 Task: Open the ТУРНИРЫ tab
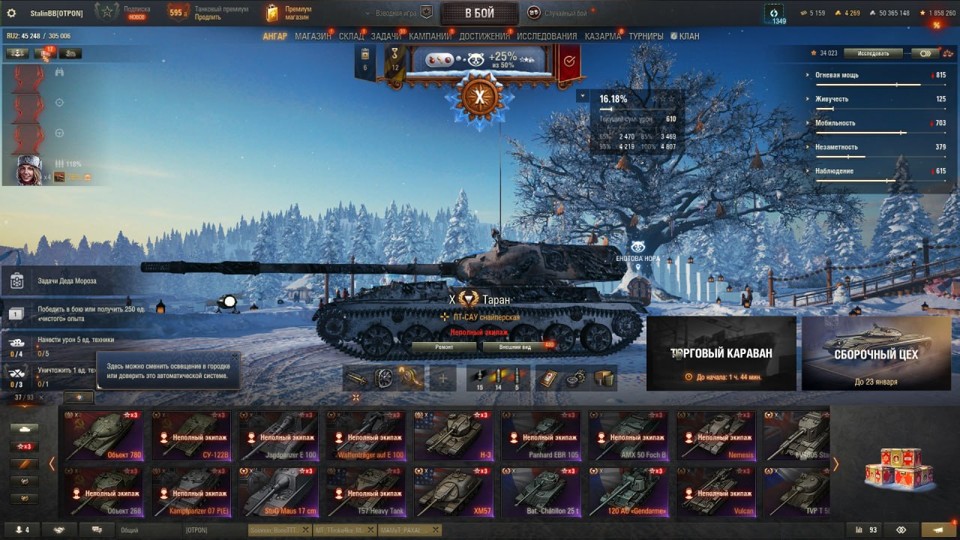[x=646, y=36]
